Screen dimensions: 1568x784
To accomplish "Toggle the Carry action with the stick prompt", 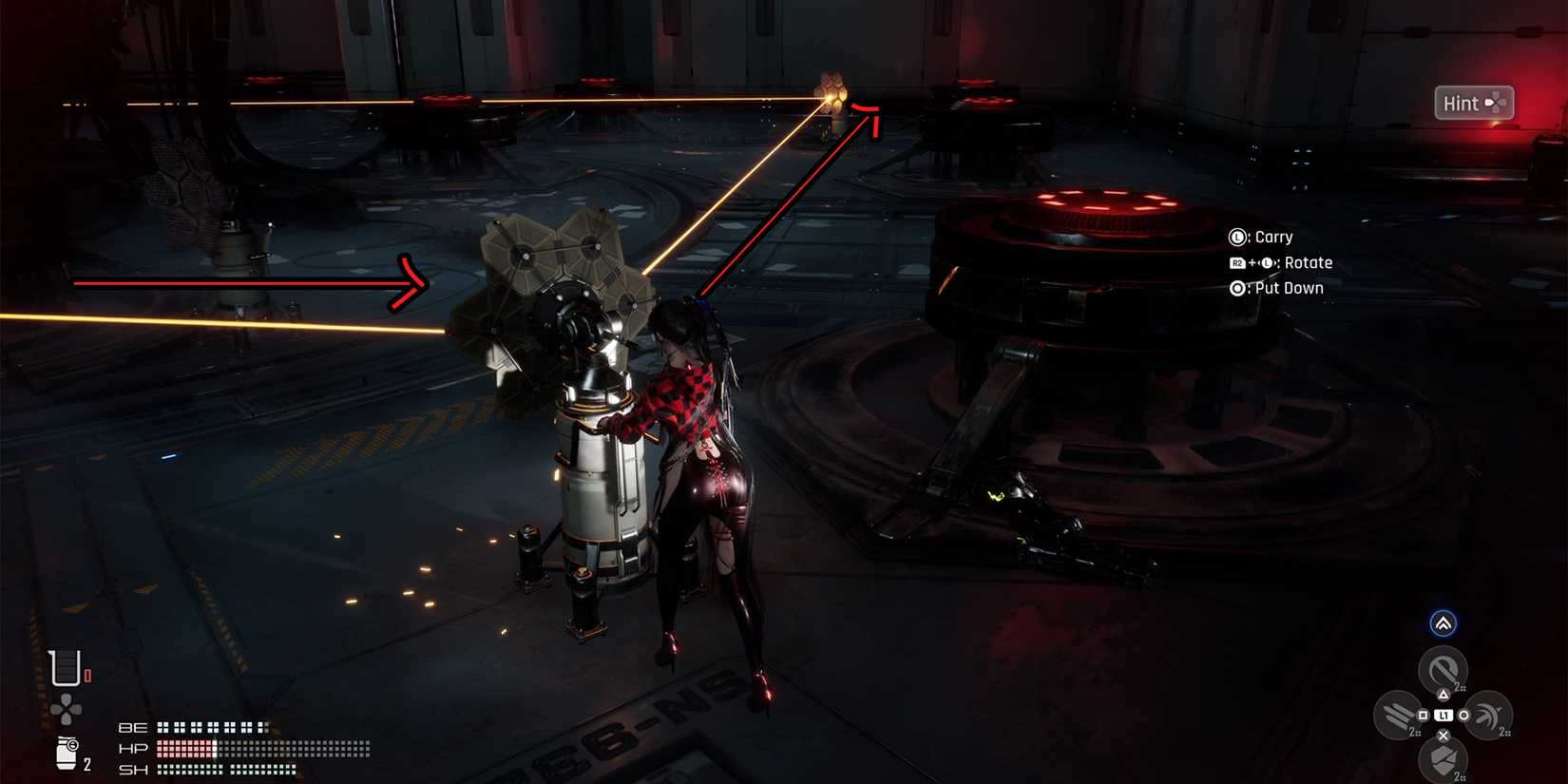I will (1237, 237).
